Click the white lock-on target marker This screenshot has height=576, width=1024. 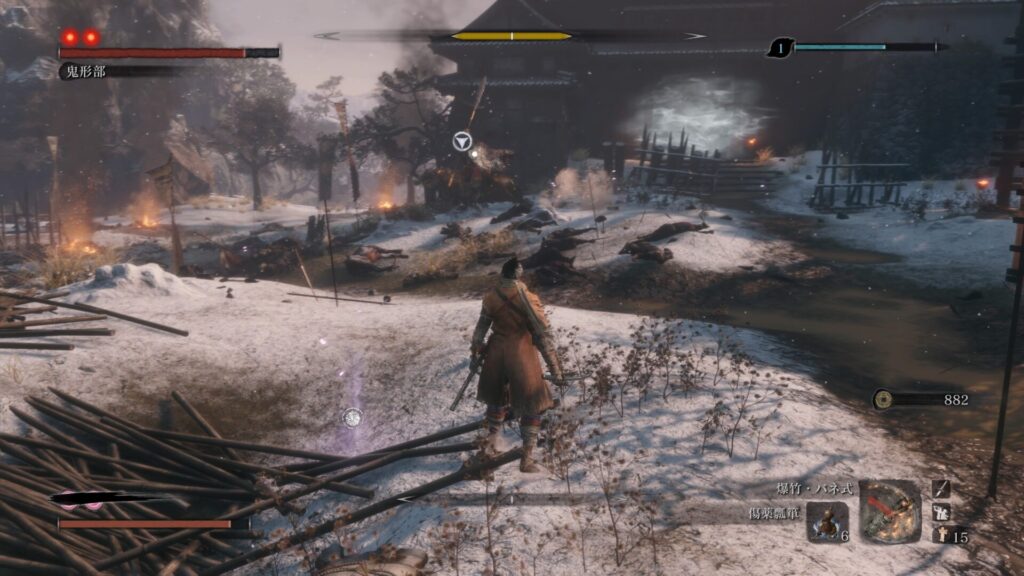tap(462, 142)
